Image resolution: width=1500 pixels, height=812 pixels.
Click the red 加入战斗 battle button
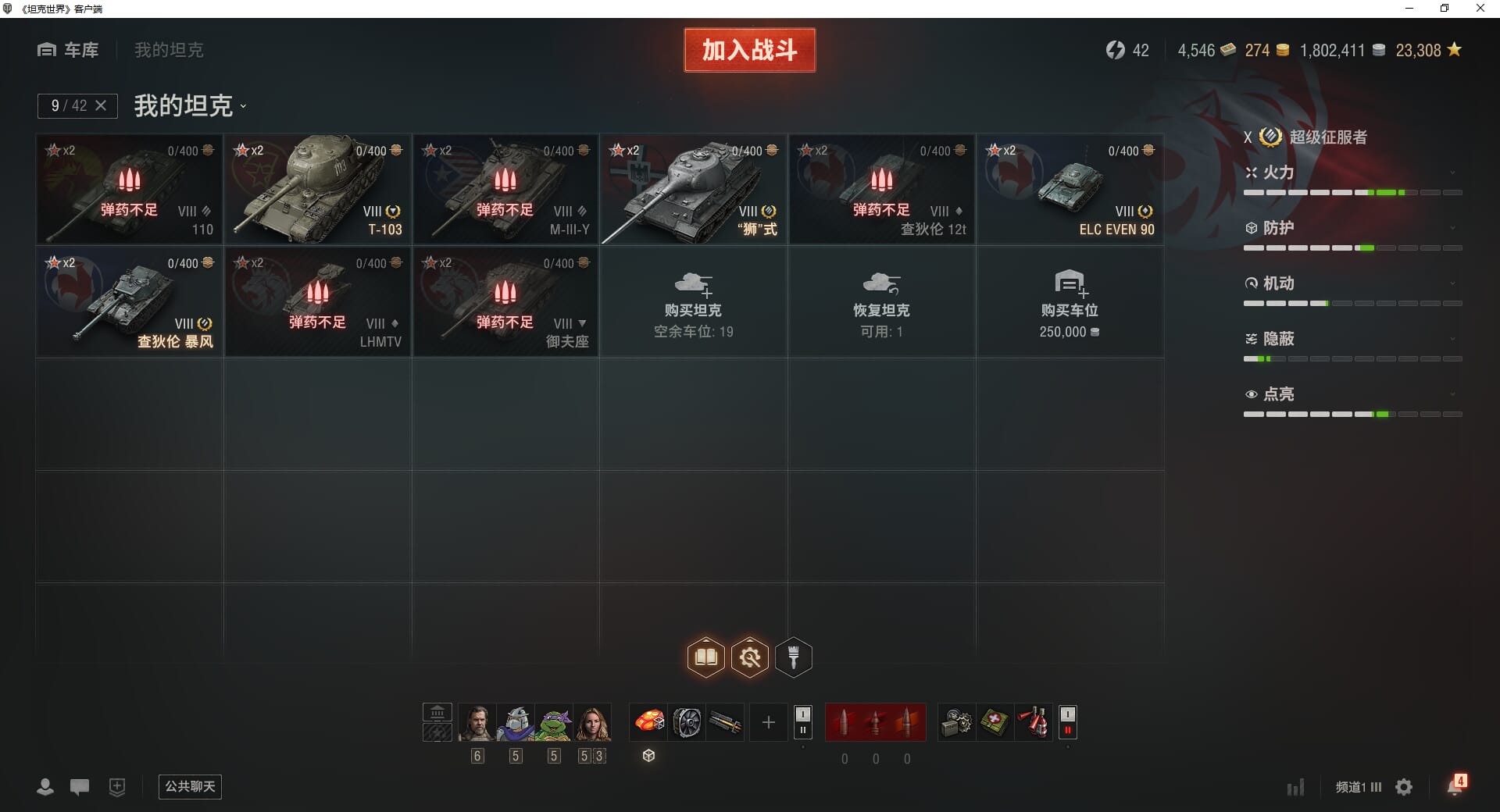coord(749,50)
